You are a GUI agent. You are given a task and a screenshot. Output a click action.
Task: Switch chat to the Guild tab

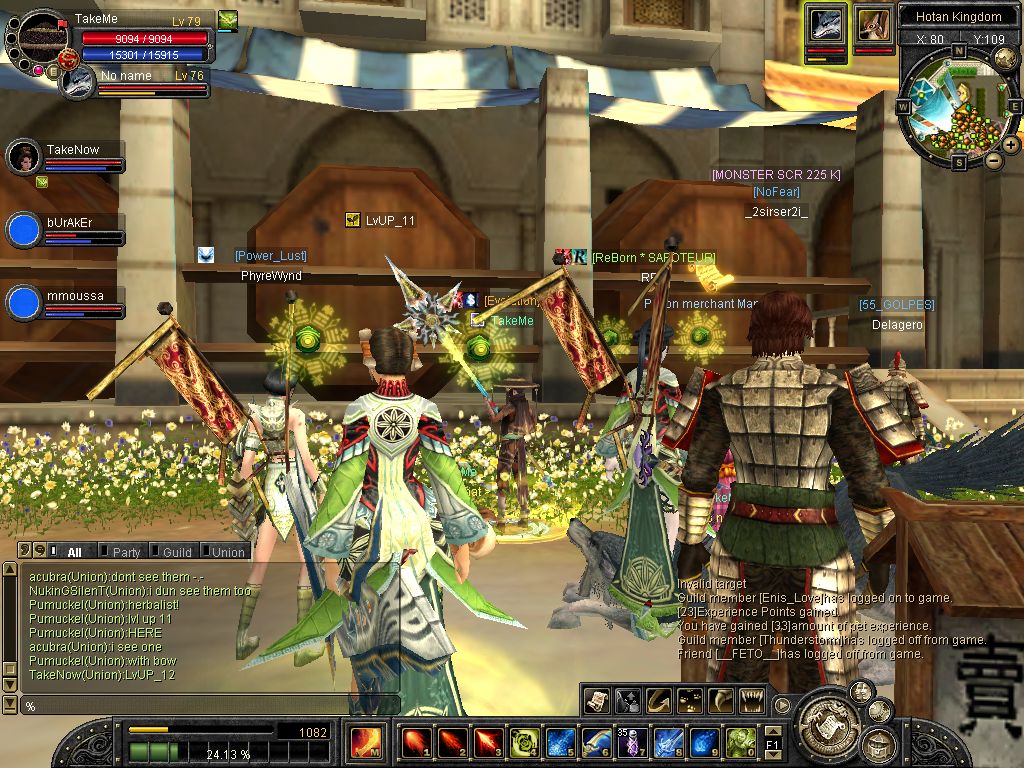point(177,552)
